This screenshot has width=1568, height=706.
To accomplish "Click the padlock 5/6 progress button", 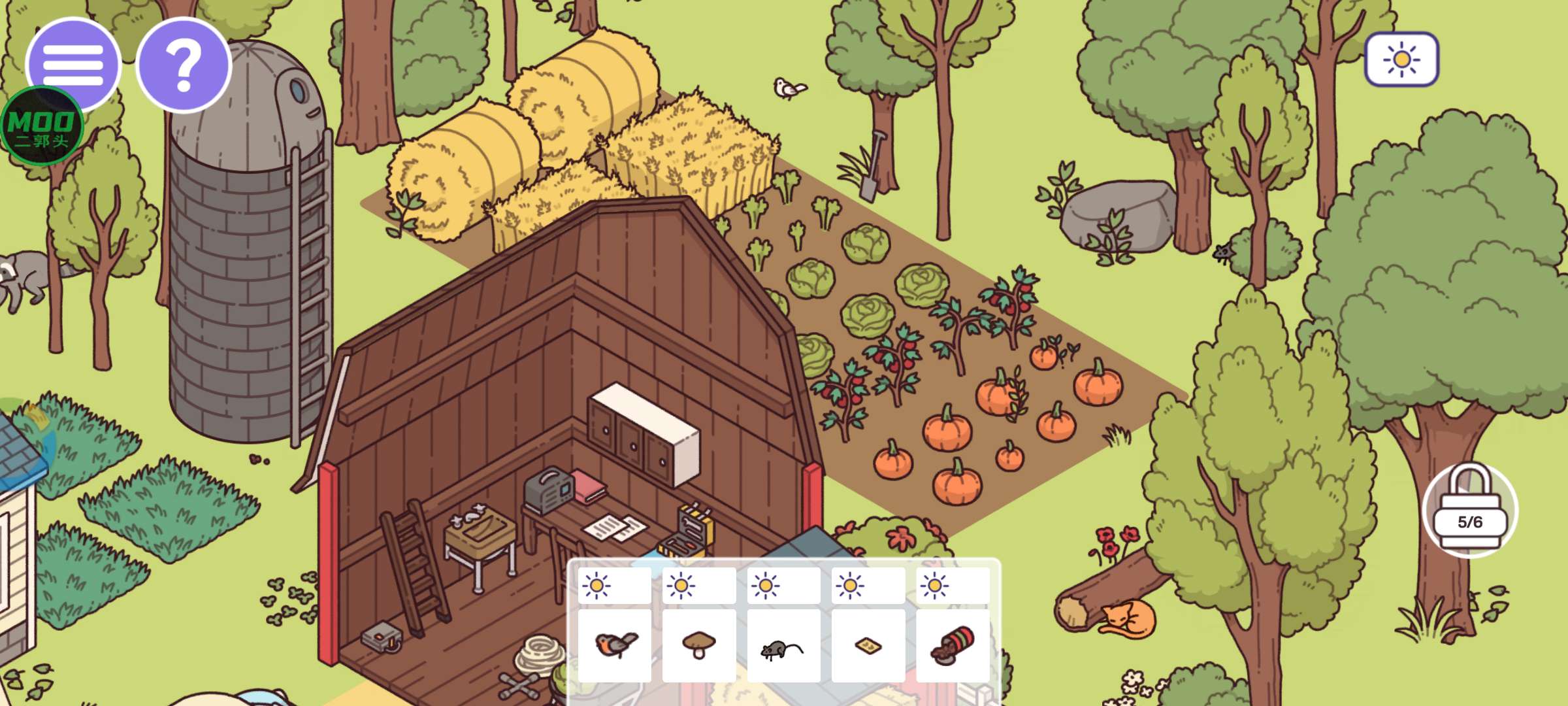I will (1470, 511).
